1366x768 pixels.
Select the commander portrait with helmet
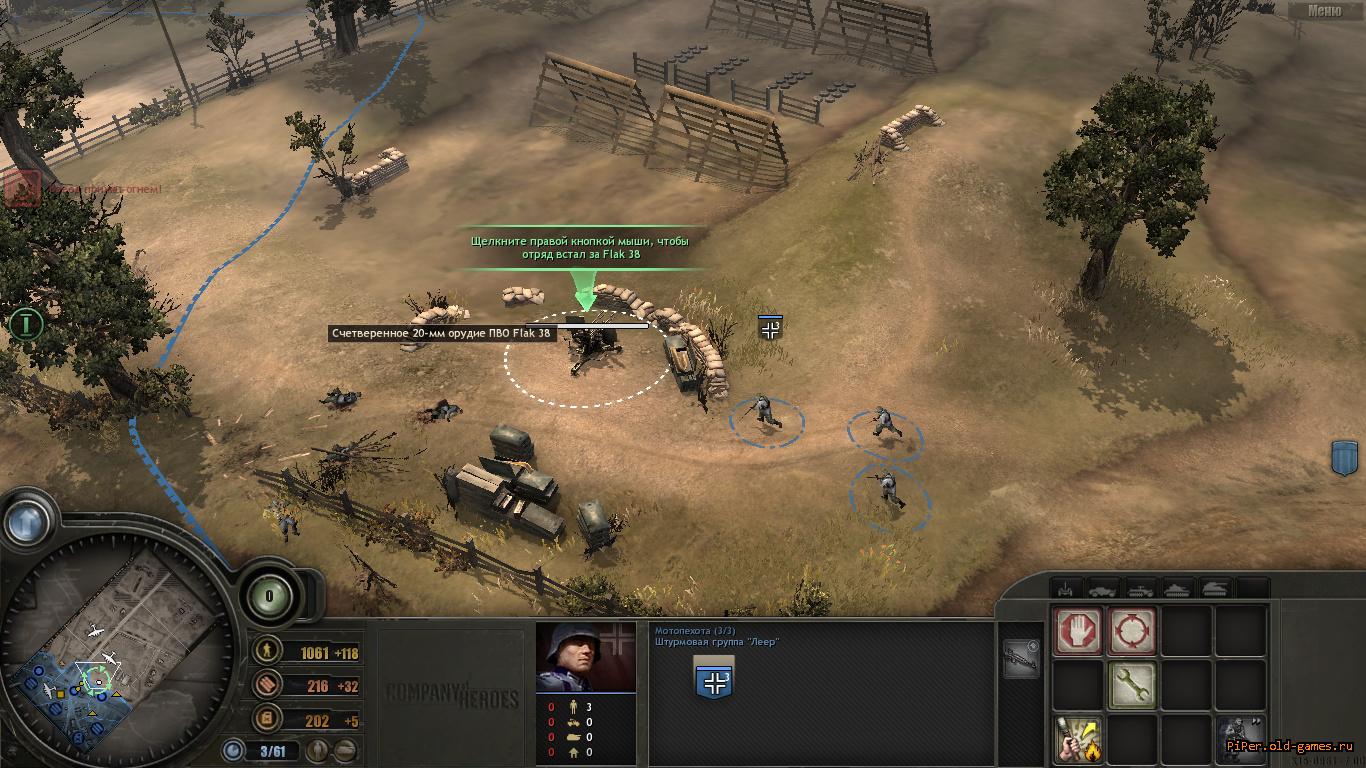(585, 657)
